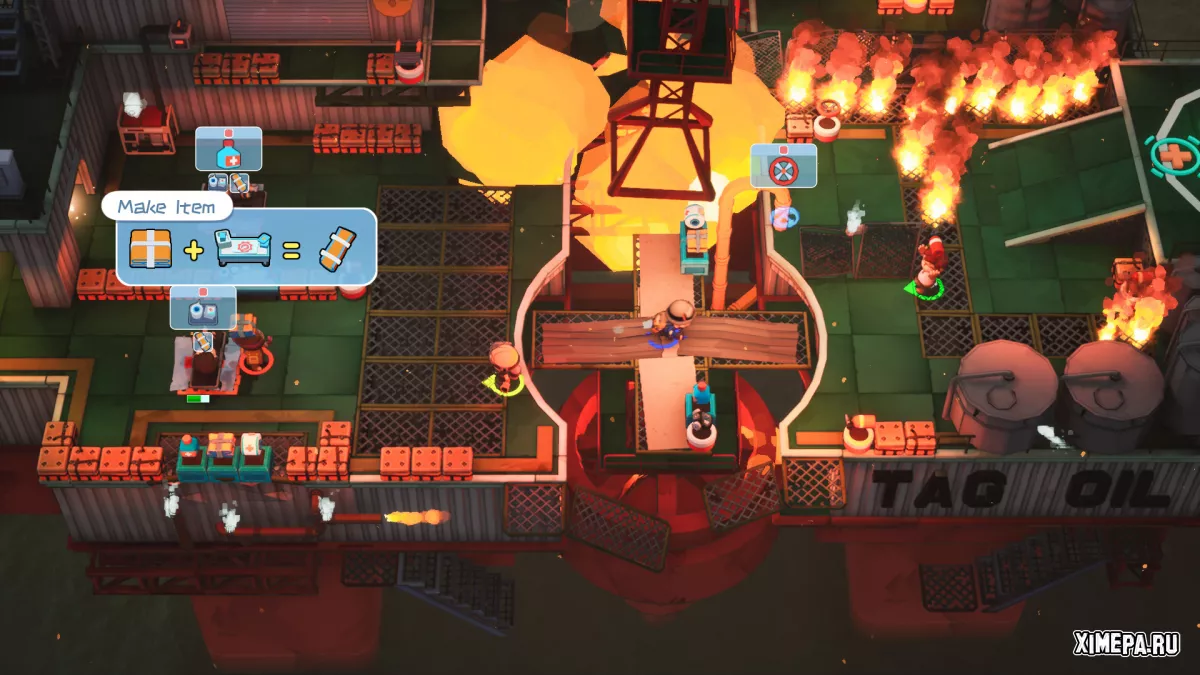Click the orange crate ingredient in the recipe
The image size is (1200, 675).
pos(150,246)
